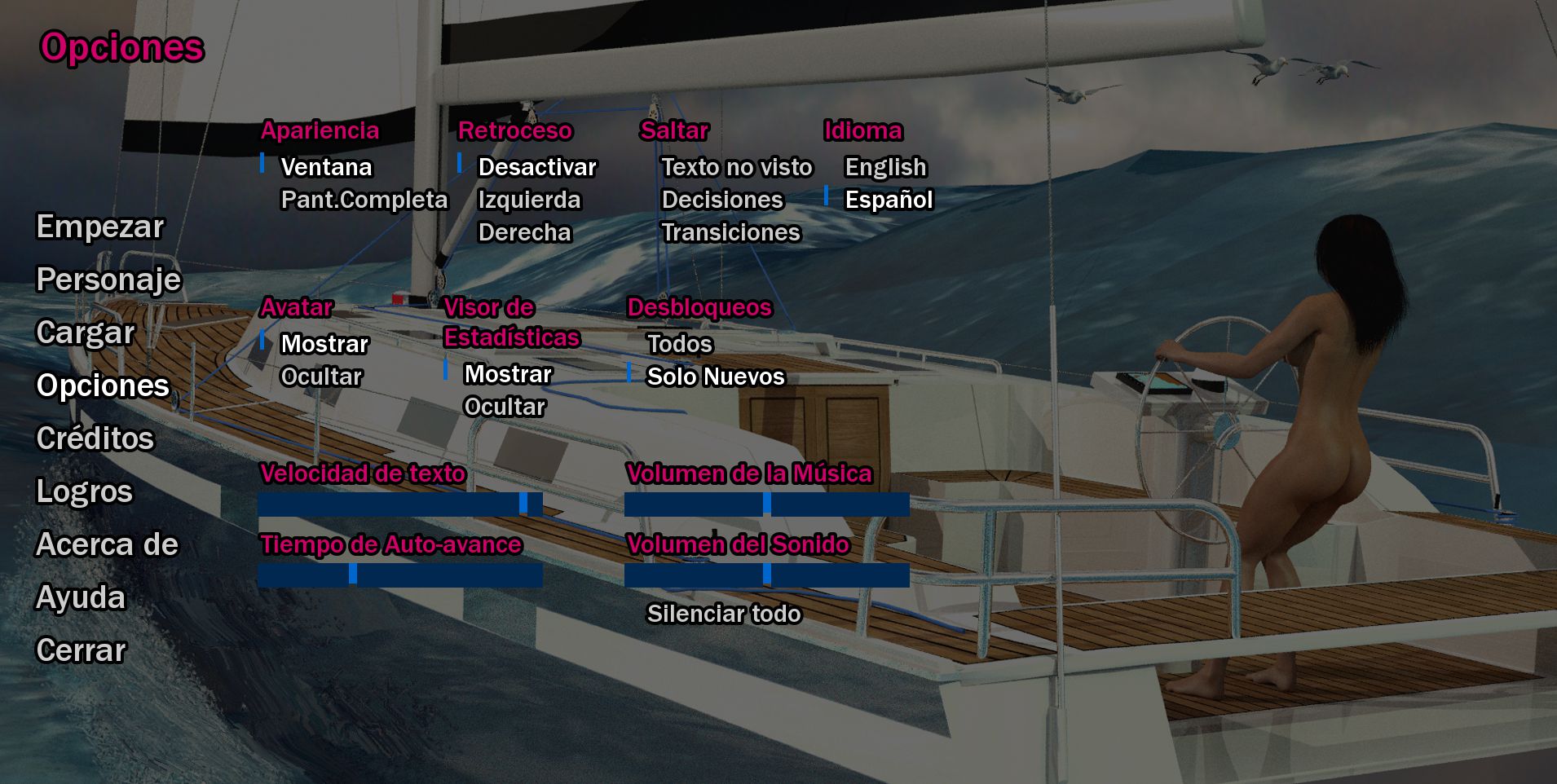Image resolution: width=1557 pixels, height=784 pixels.
Task: Set Retroceso to Izquierda
Action: point(529,200)
